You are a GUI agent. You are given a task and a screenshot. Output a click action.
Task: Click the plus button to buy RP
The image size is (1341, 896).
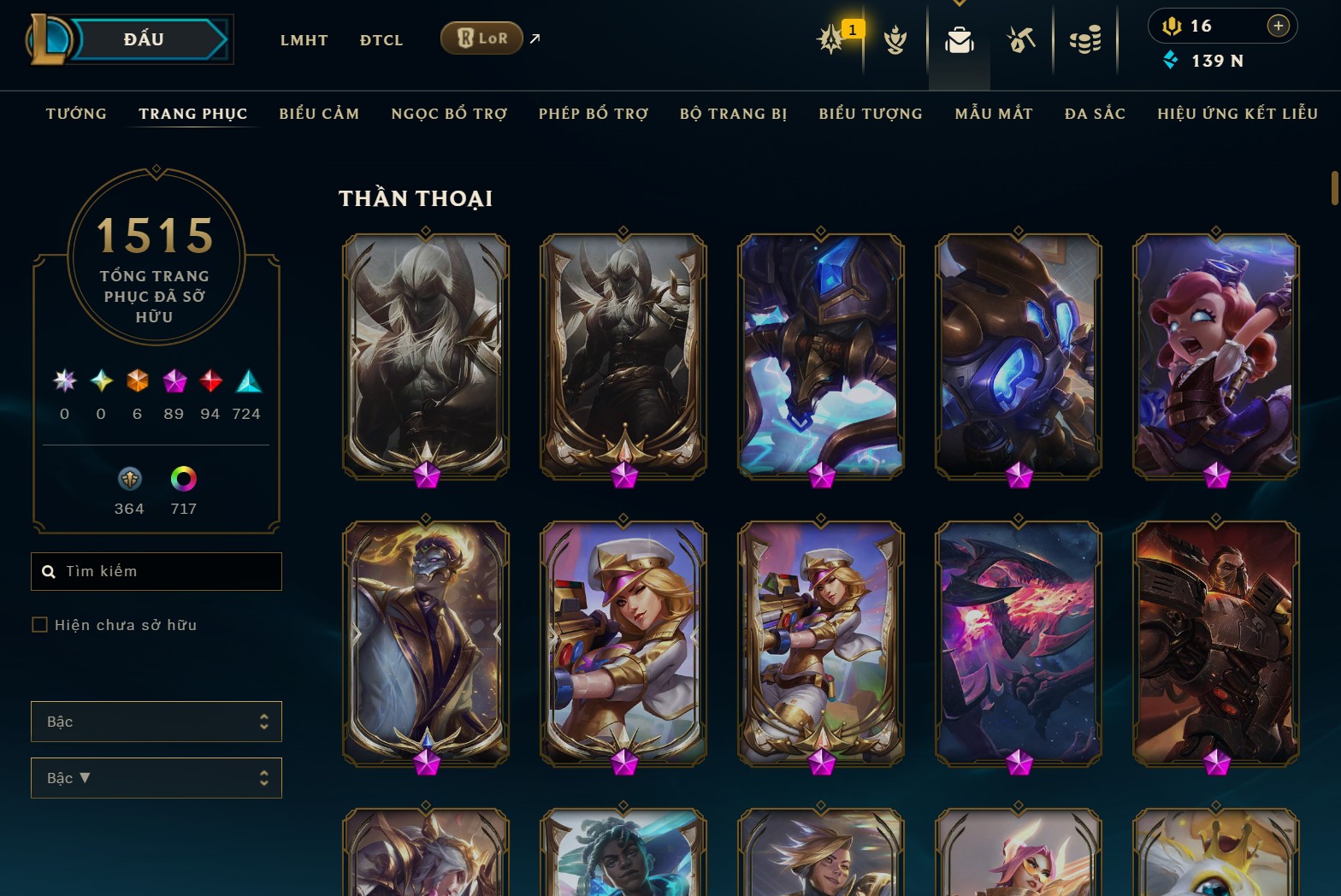pyautogui.click(x=1279, y=26)
